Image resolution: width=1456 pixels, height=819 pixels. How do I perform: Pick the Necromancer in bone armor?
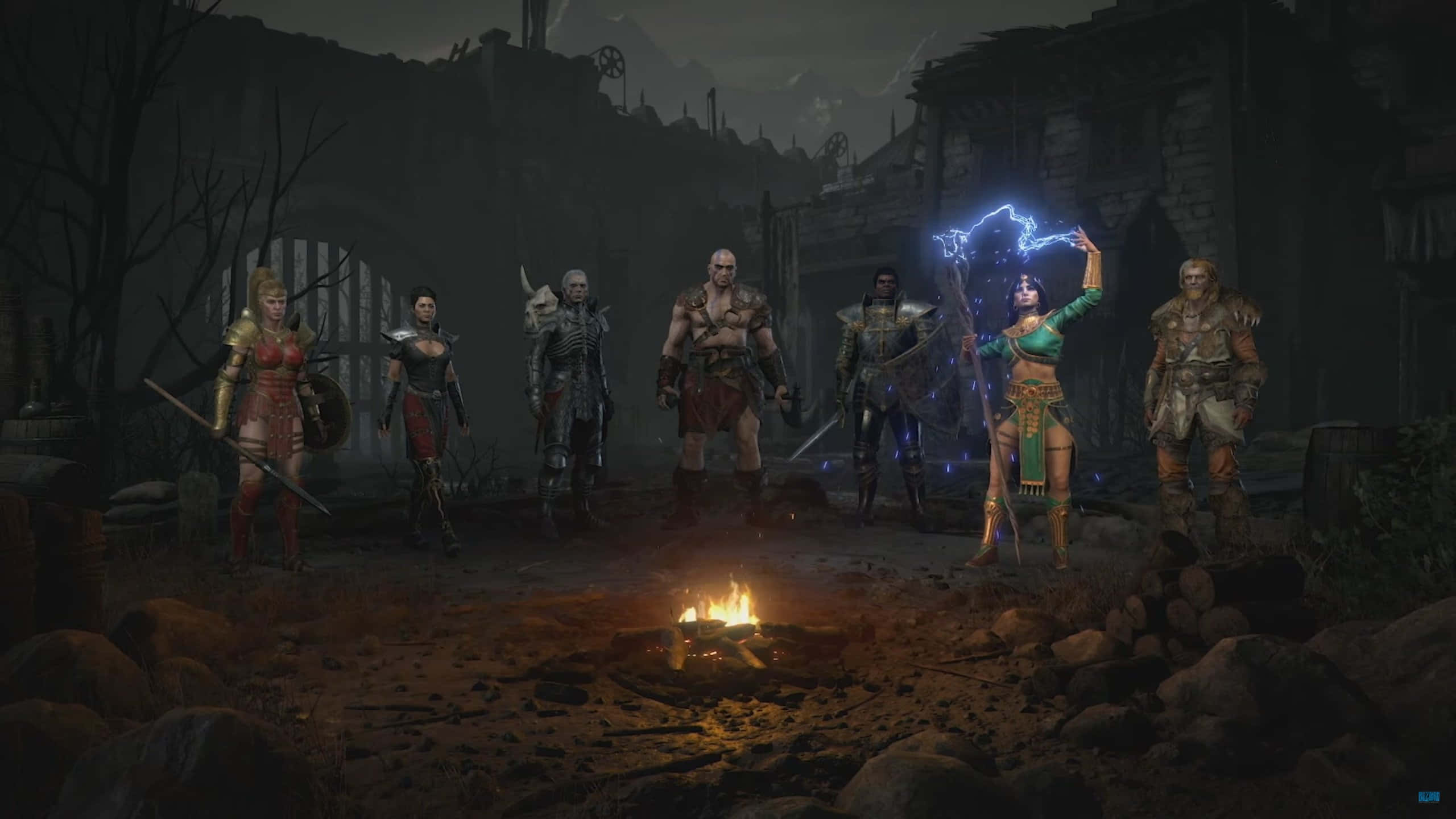click(570, 398)
